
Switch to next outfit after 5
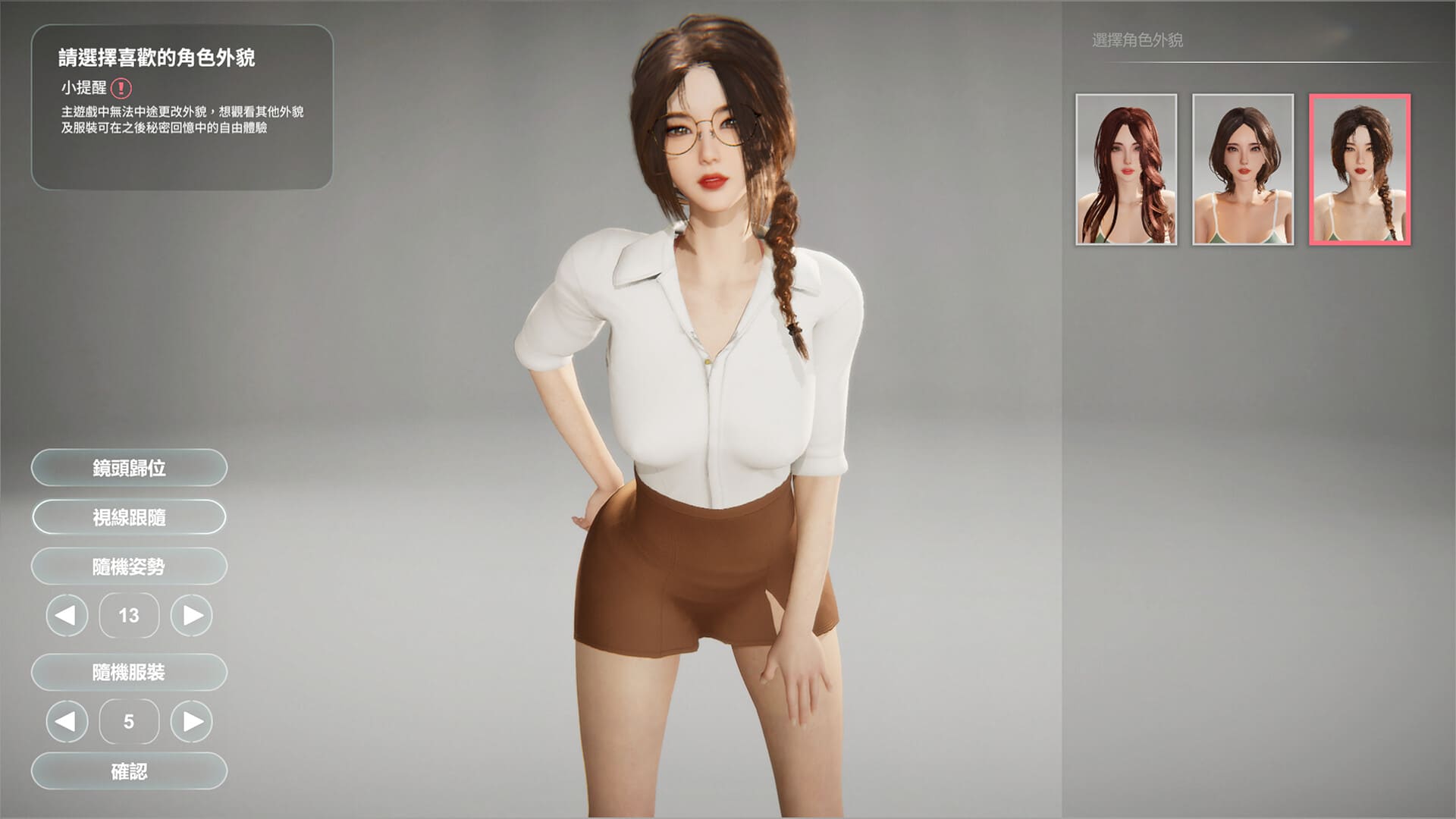point(192,721)
